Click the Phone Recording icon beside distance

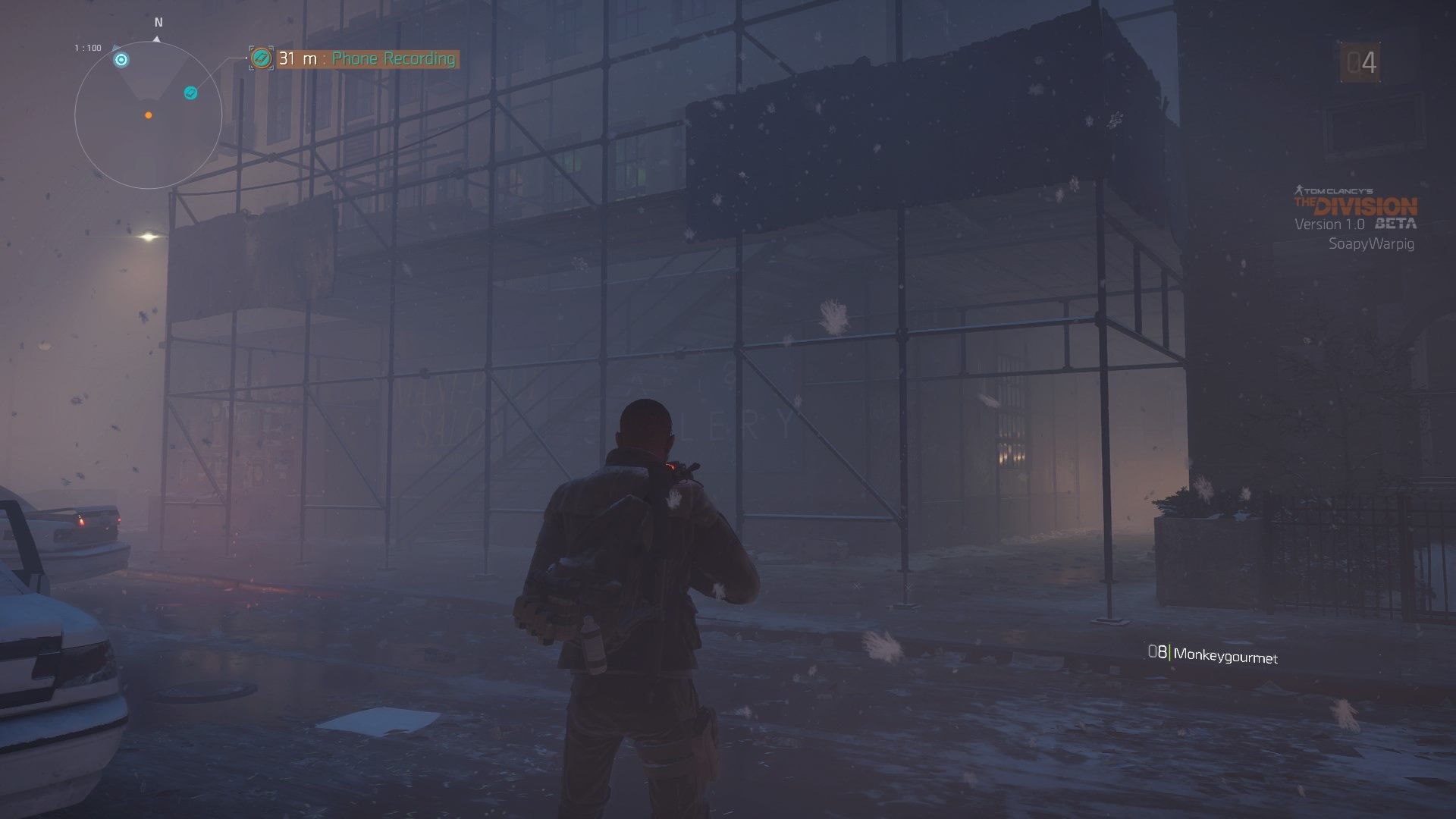point(262,58)
